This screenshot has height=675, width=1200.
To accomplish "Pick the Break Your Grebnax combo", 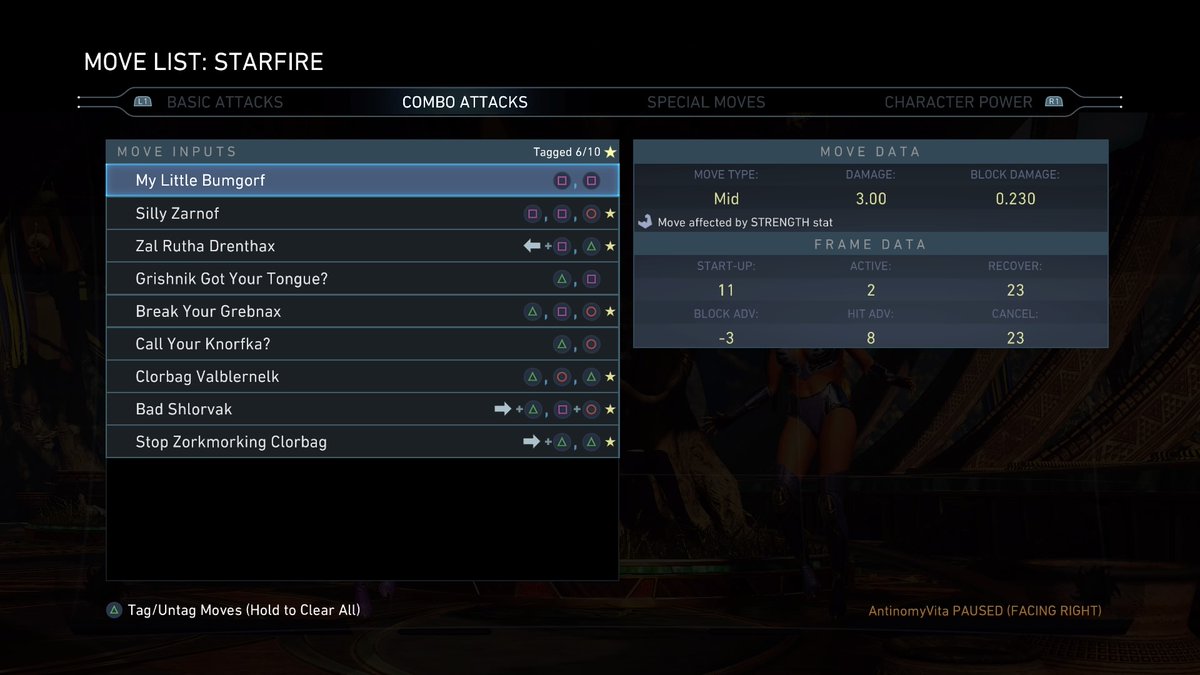I will point(362,311).
